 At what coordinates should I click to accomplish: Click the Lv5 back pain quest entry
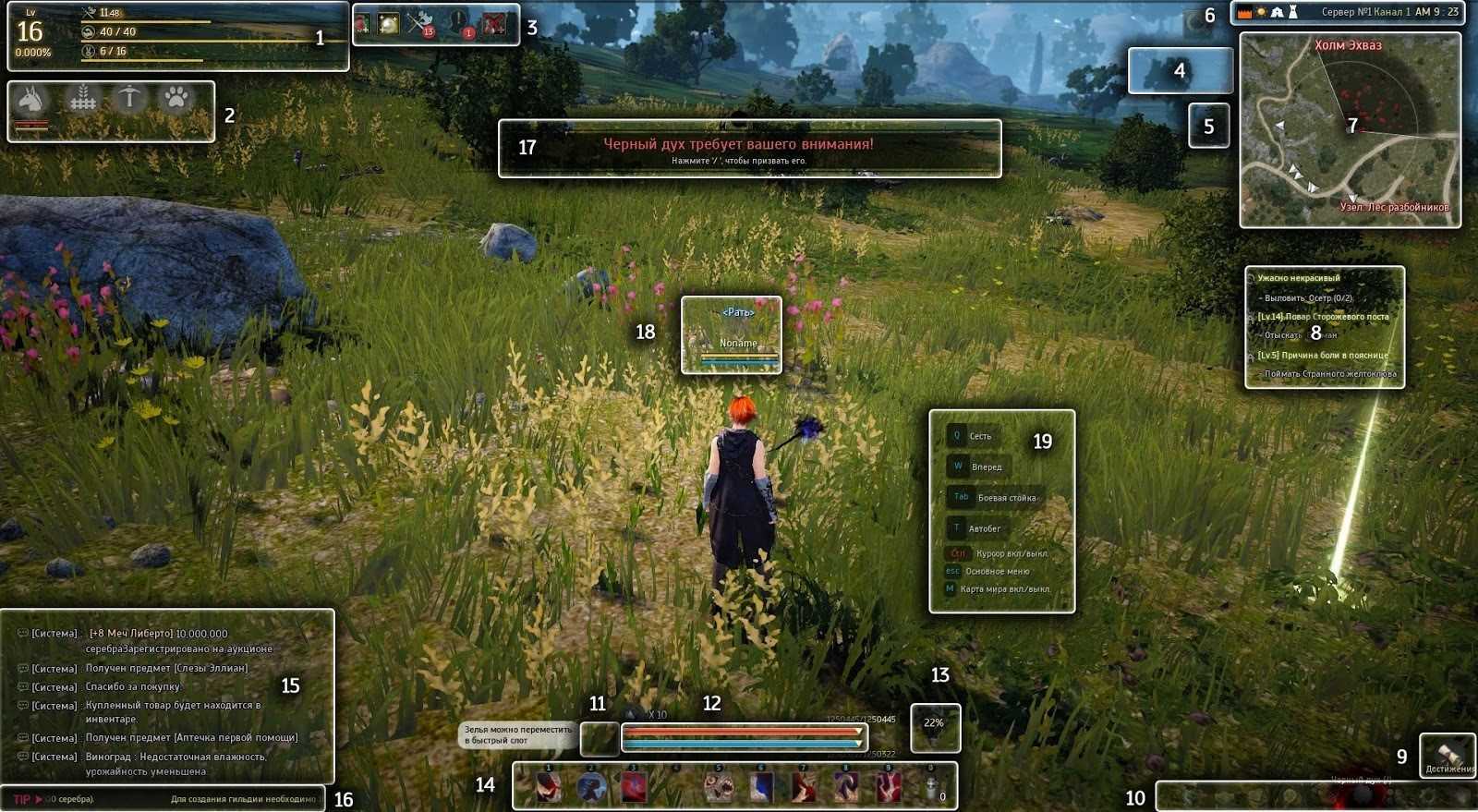pyautogui.click(x=1323, y=355)
